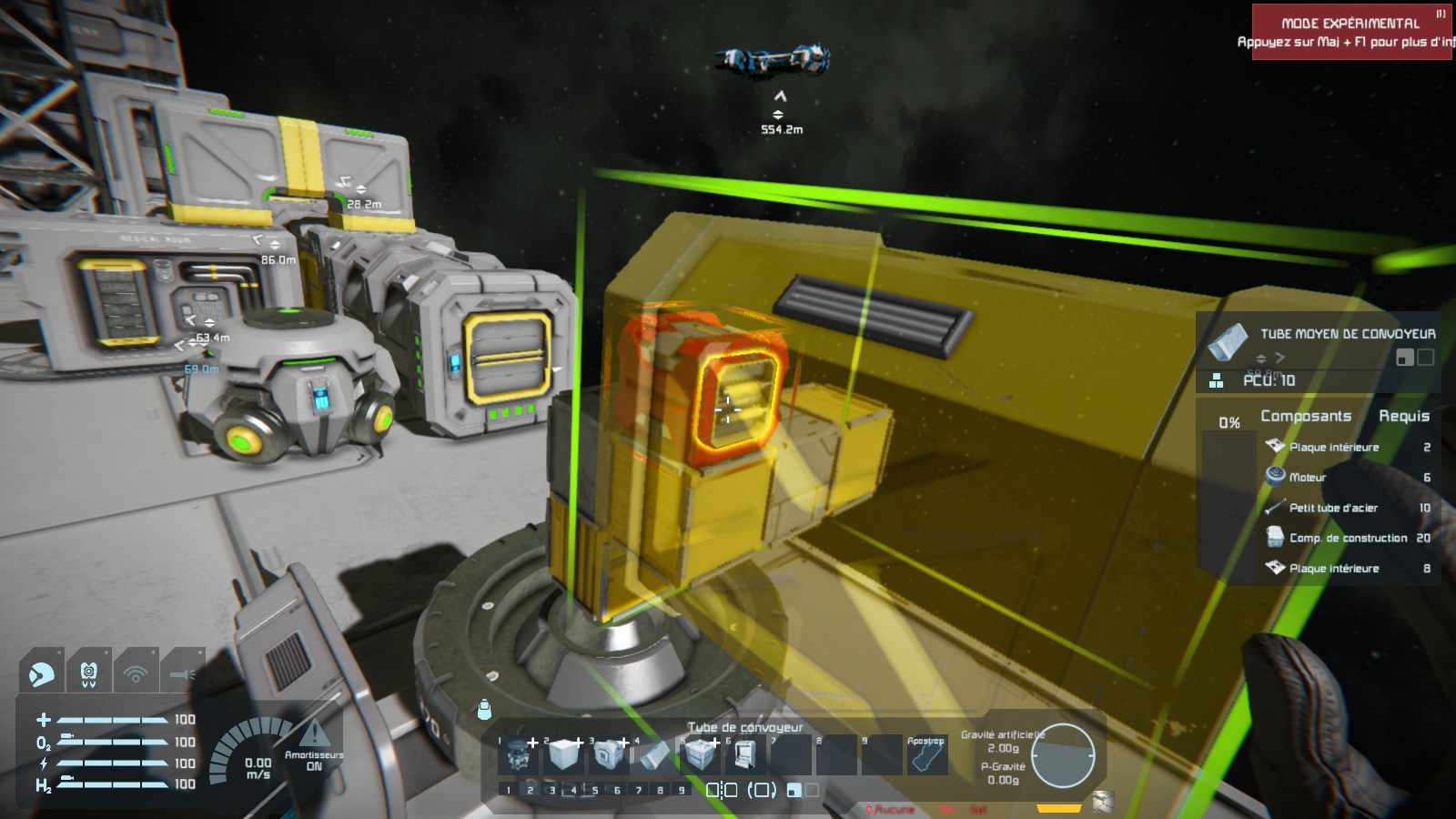Switch to toolbar page 3

pos(552,790)
